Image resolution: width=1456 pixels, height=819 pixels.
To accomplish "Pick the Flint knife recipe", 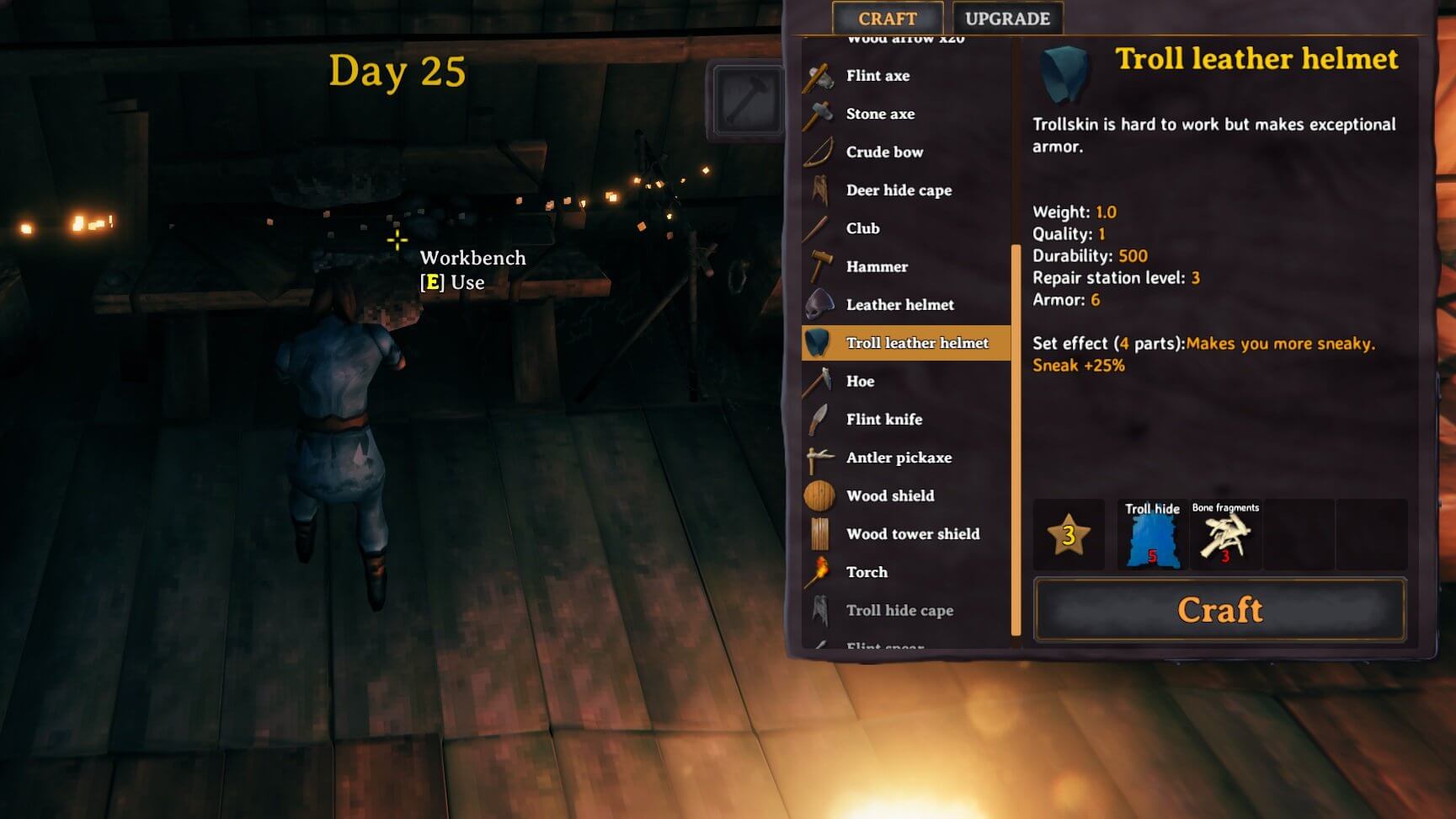I will 883,420.
